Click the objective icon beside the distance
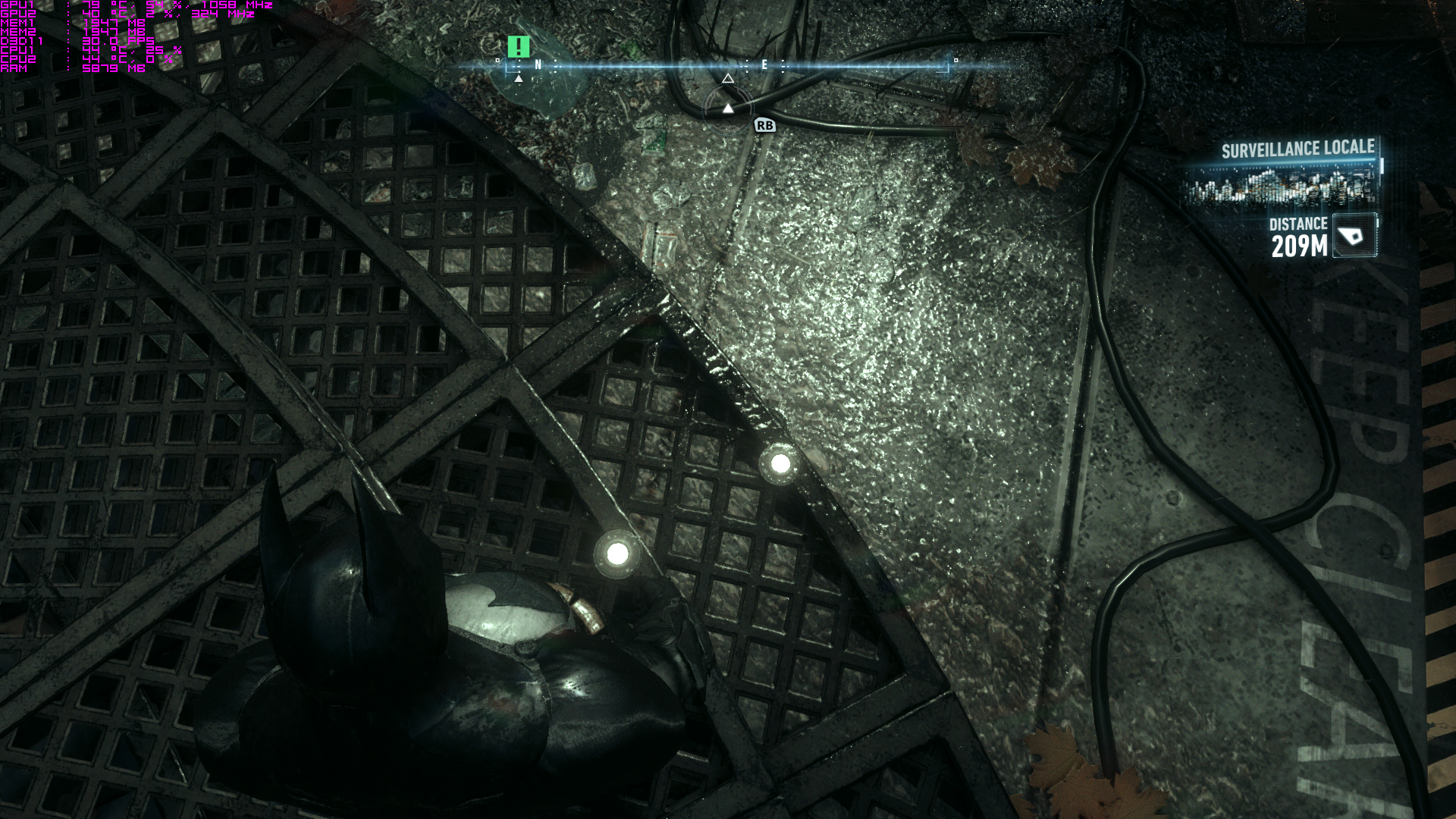The width and height of the screenshot is (1456, 819). tap(1354, 236)
